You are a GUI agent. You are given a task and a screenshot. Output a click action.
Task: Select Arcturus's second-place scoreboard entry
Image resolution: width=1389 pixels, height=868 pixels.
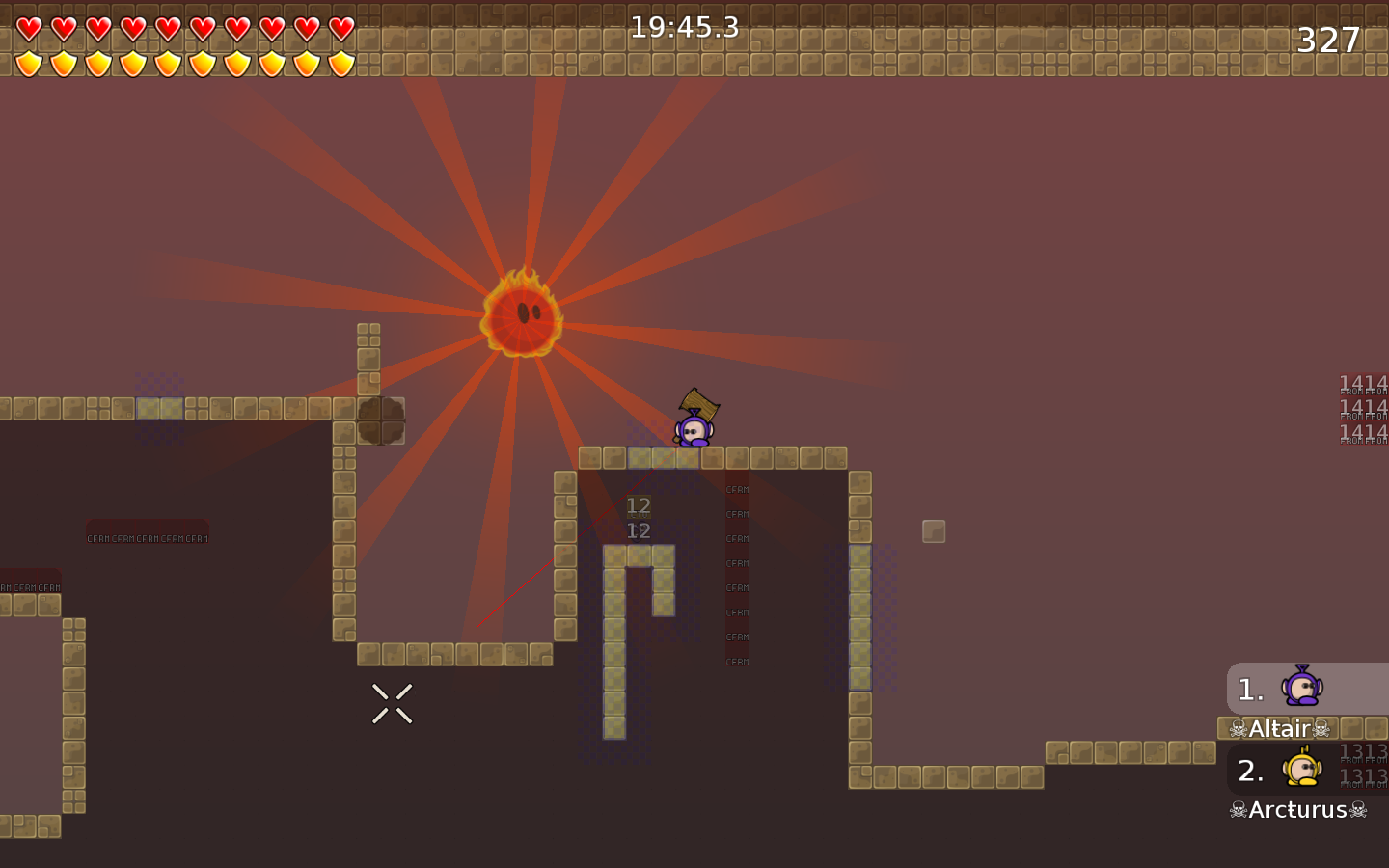[x=1306, y=771]
